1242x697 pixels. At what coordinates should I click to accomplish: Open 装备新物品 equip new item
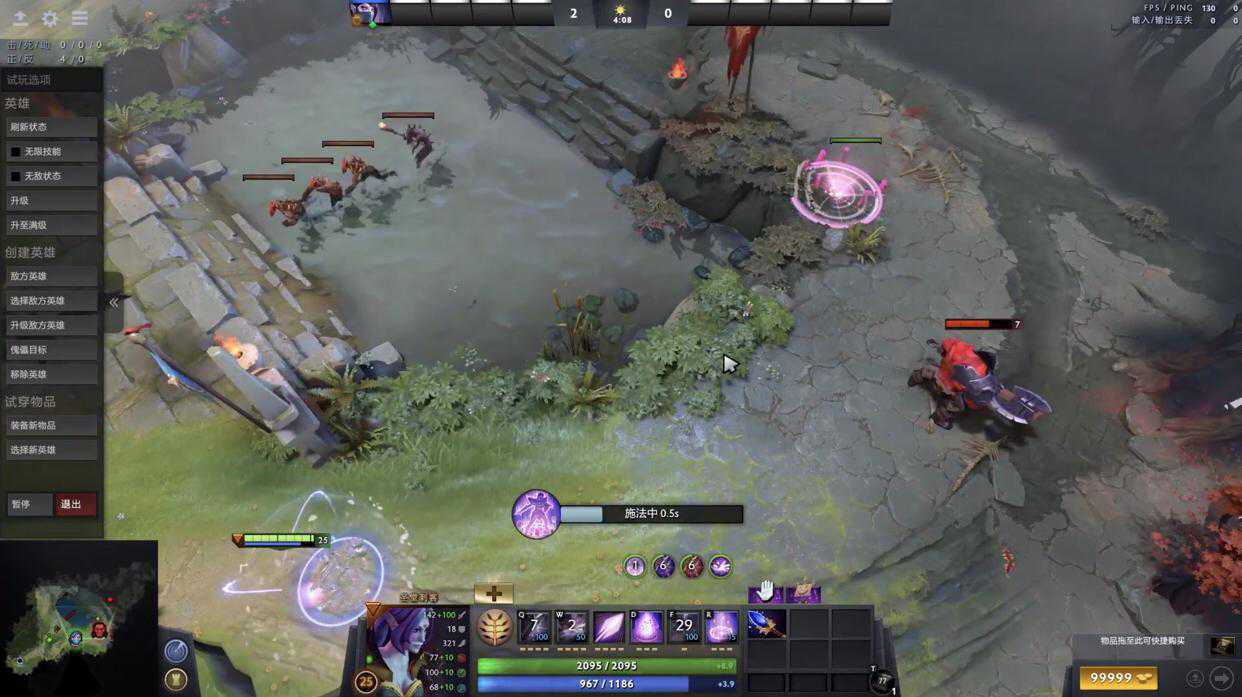(51, 425)
